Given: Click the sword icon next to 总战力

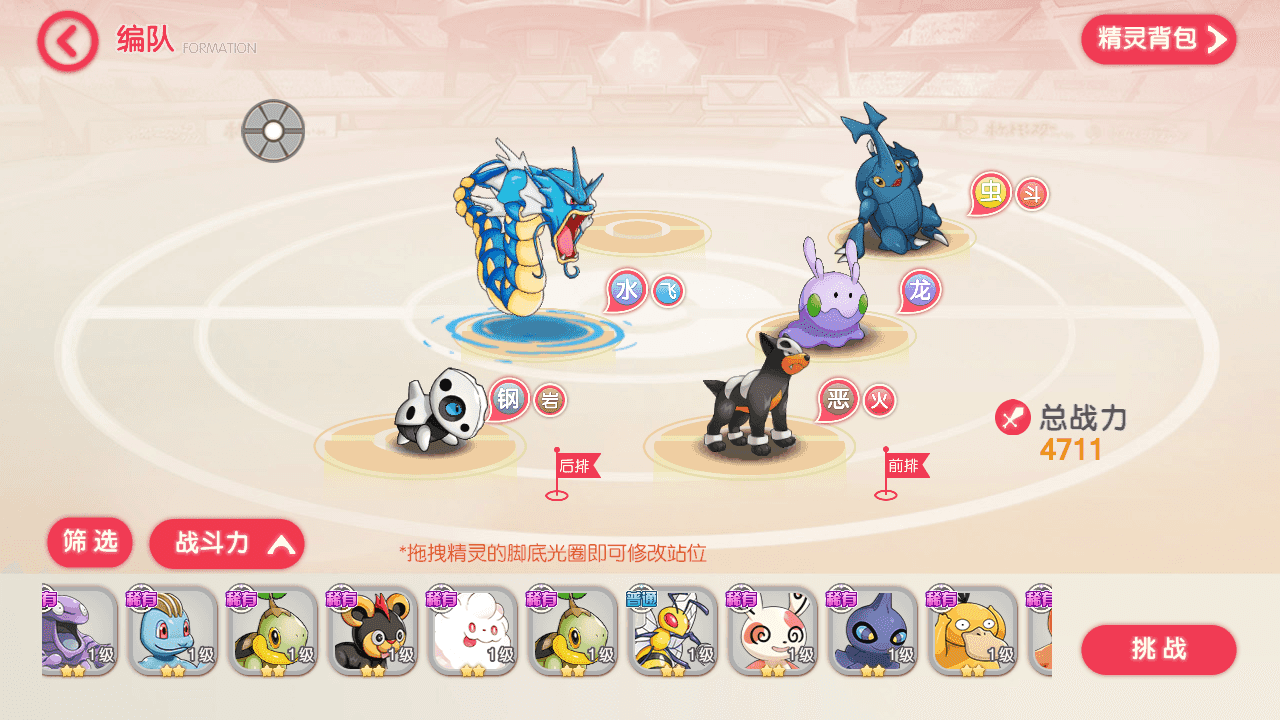Looking at the screenshot, I should point(1011,419).
